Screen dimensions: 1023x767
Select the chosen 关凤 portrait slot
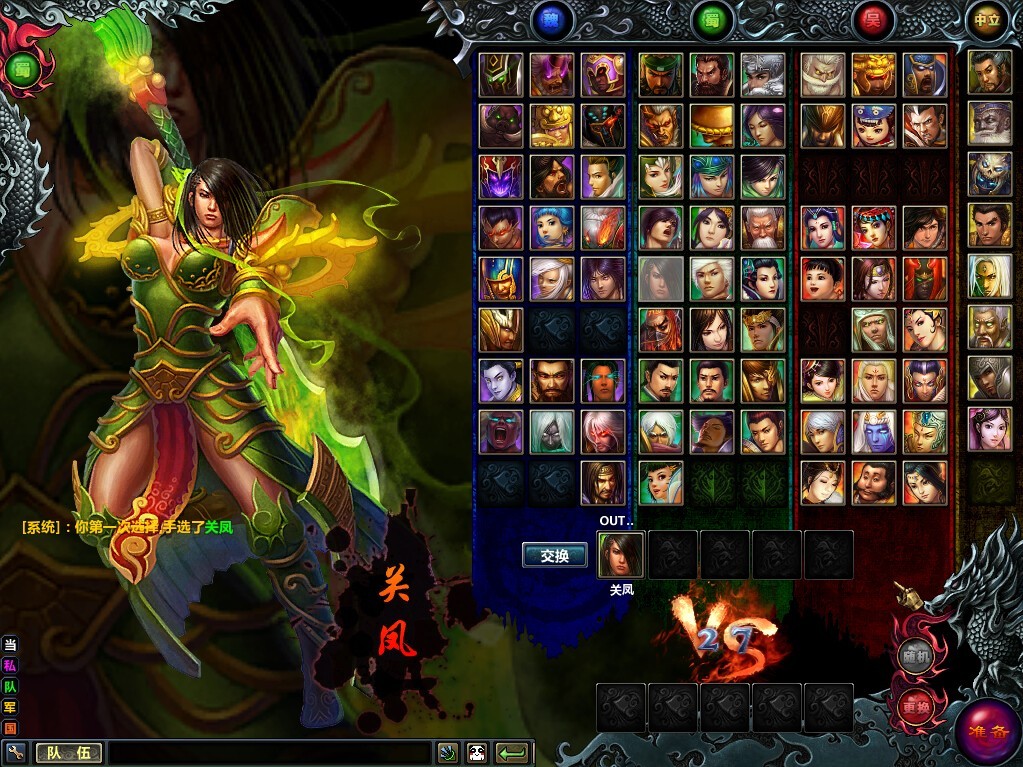coord(621,555)
